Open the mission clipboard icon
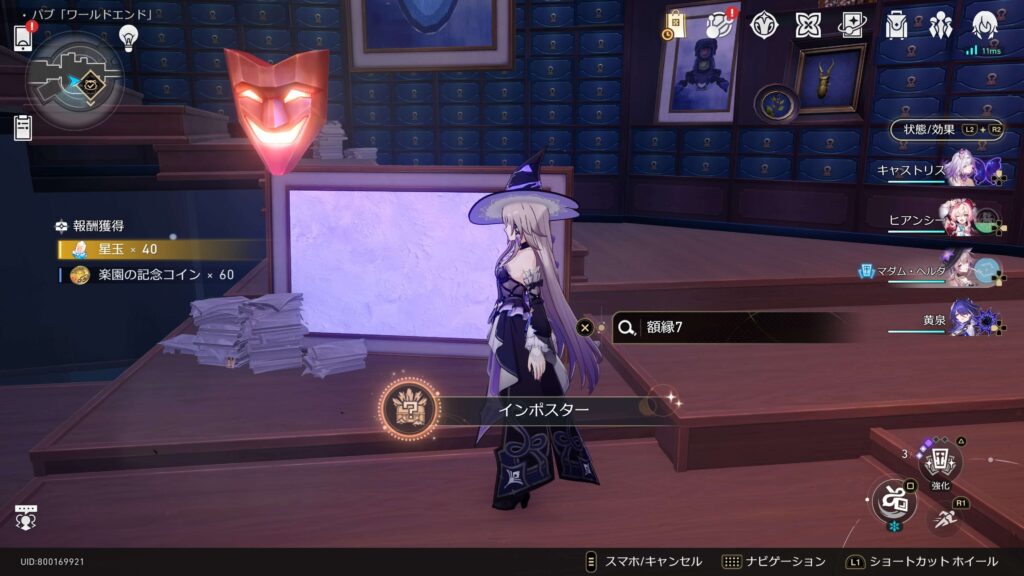 [23, 127]
